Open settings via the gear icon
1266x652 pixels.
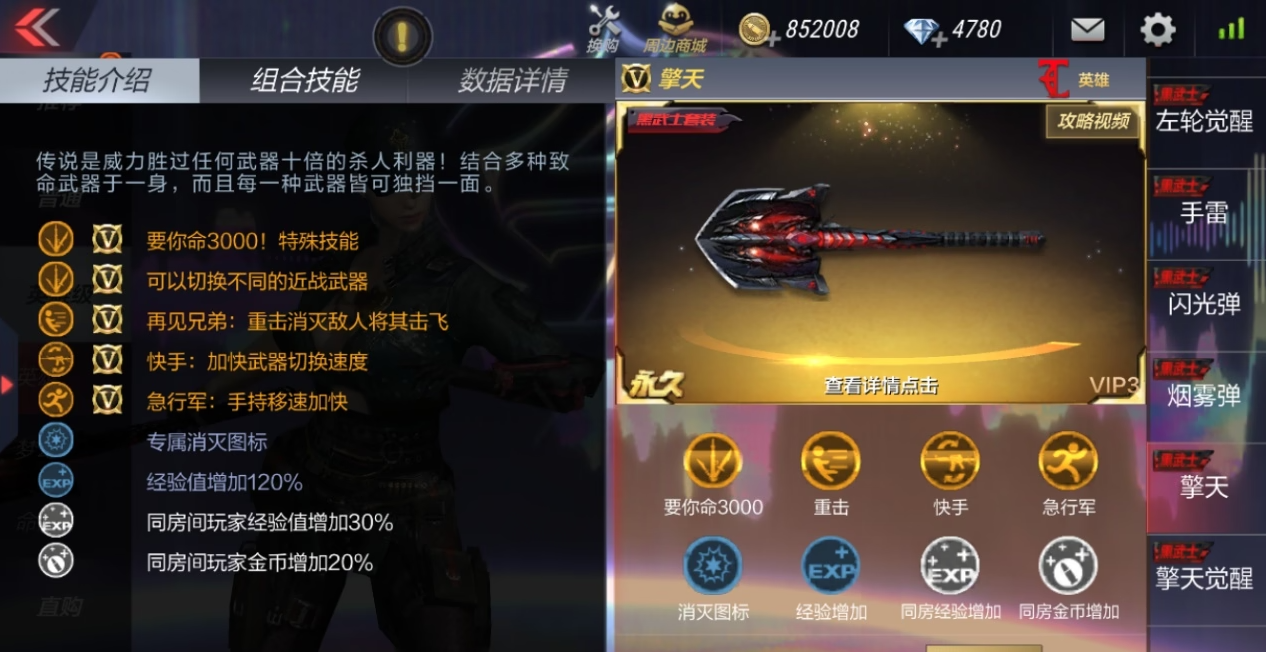click(1158, 30)
